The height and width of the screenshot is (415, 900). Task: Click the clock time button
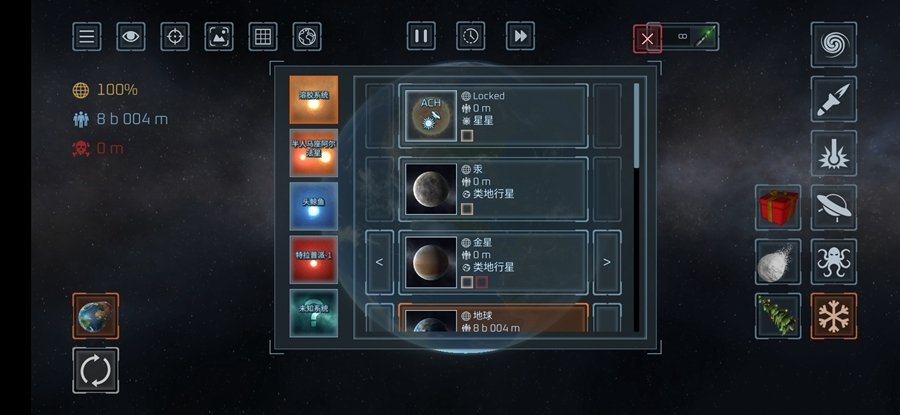tap(470, 36)
